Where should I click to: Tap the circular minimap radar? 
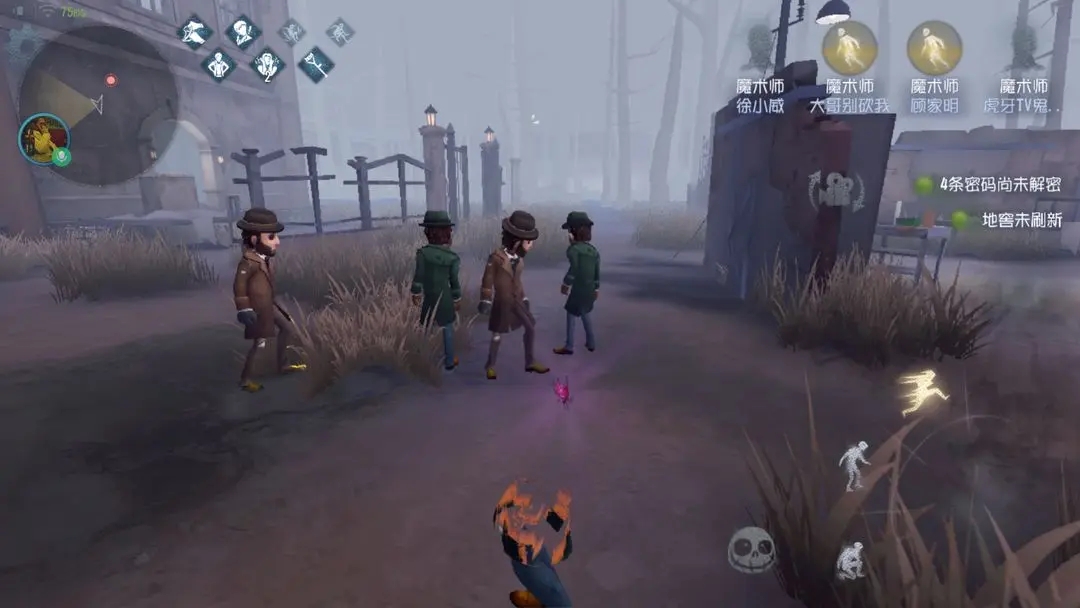pos(98,105)
